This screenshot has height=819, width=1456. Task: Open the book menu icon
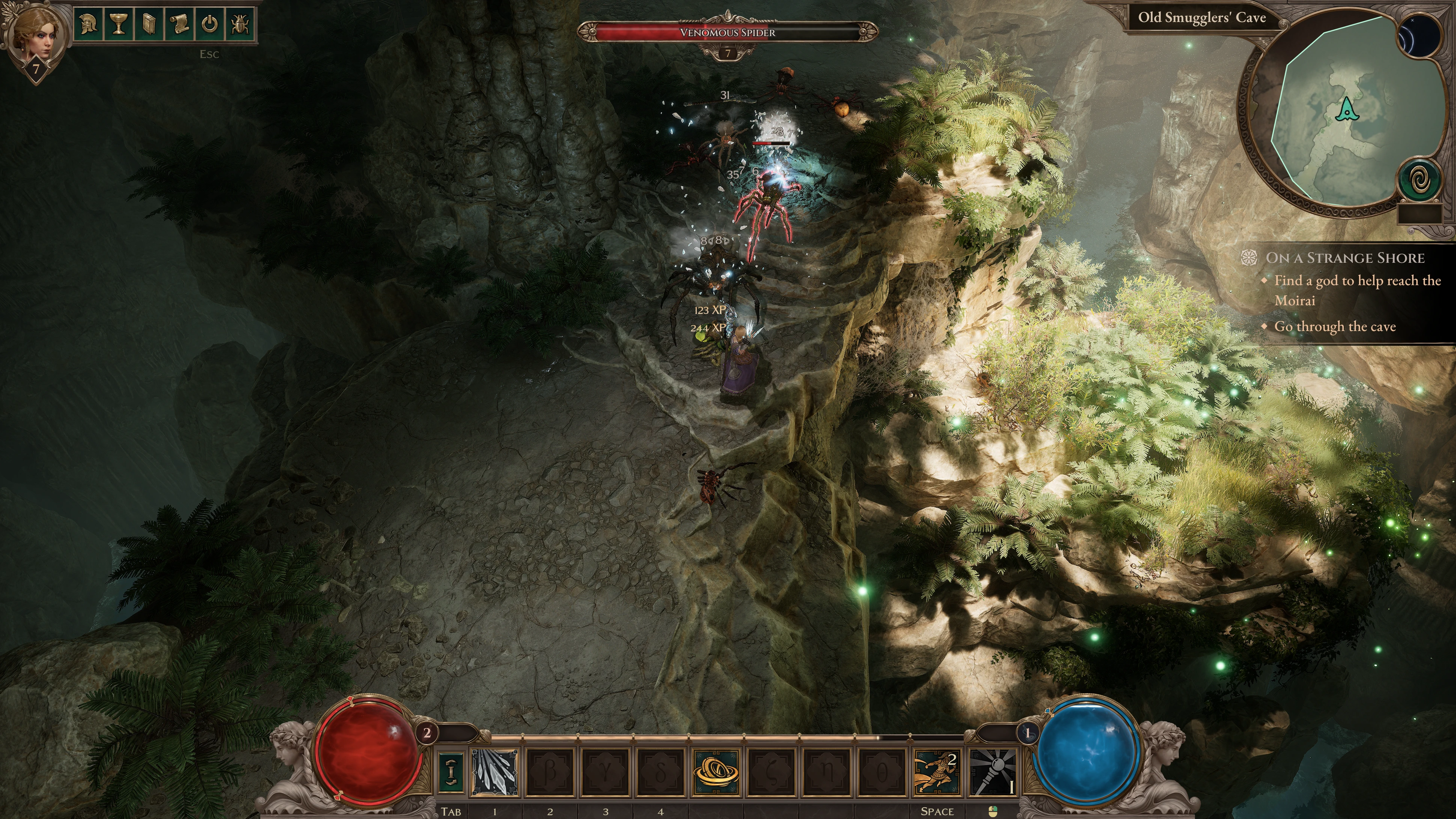click(x=149, y=24)
